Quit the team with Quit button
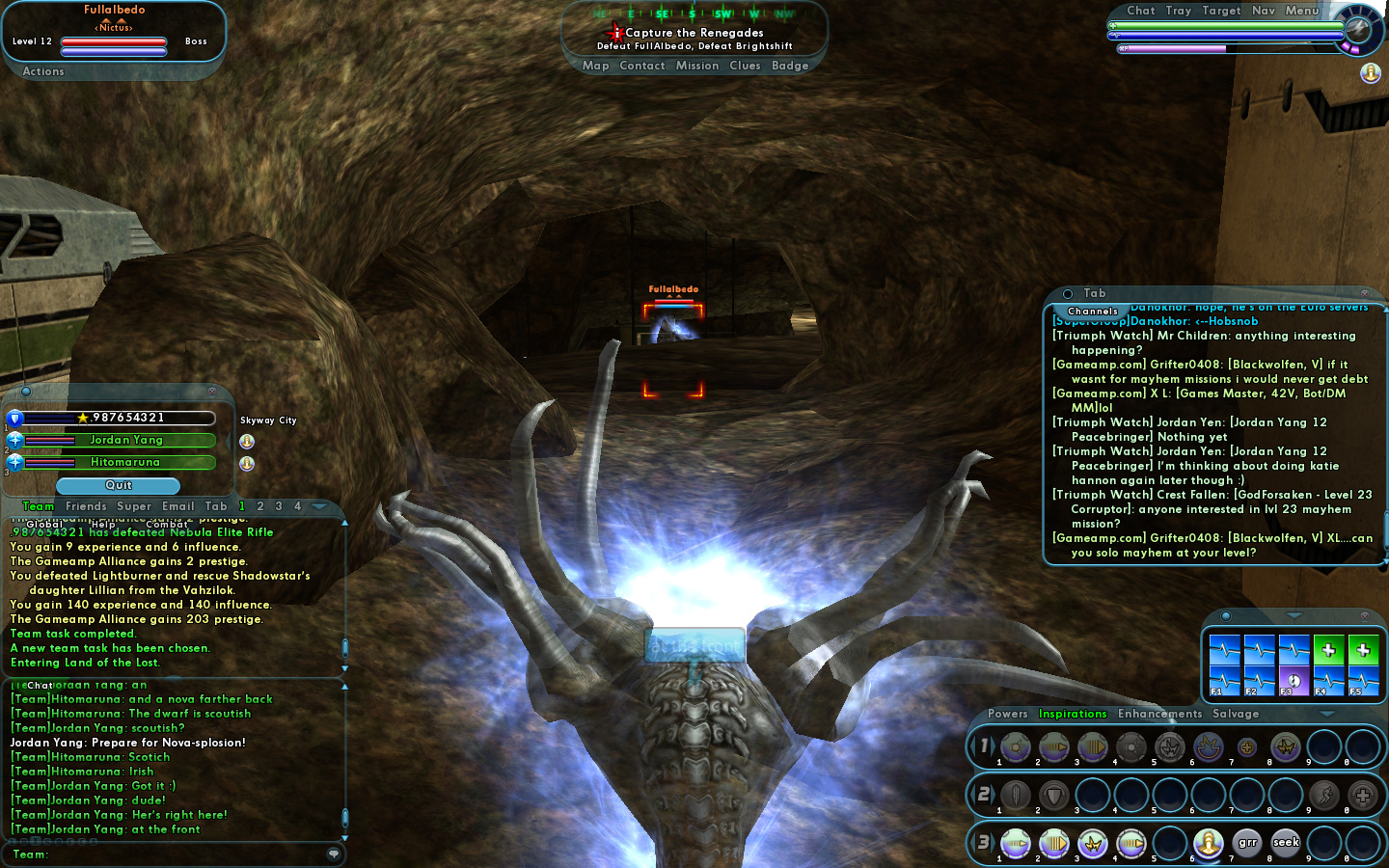This screenshot has width=1389, height=868. coord(119,485)
